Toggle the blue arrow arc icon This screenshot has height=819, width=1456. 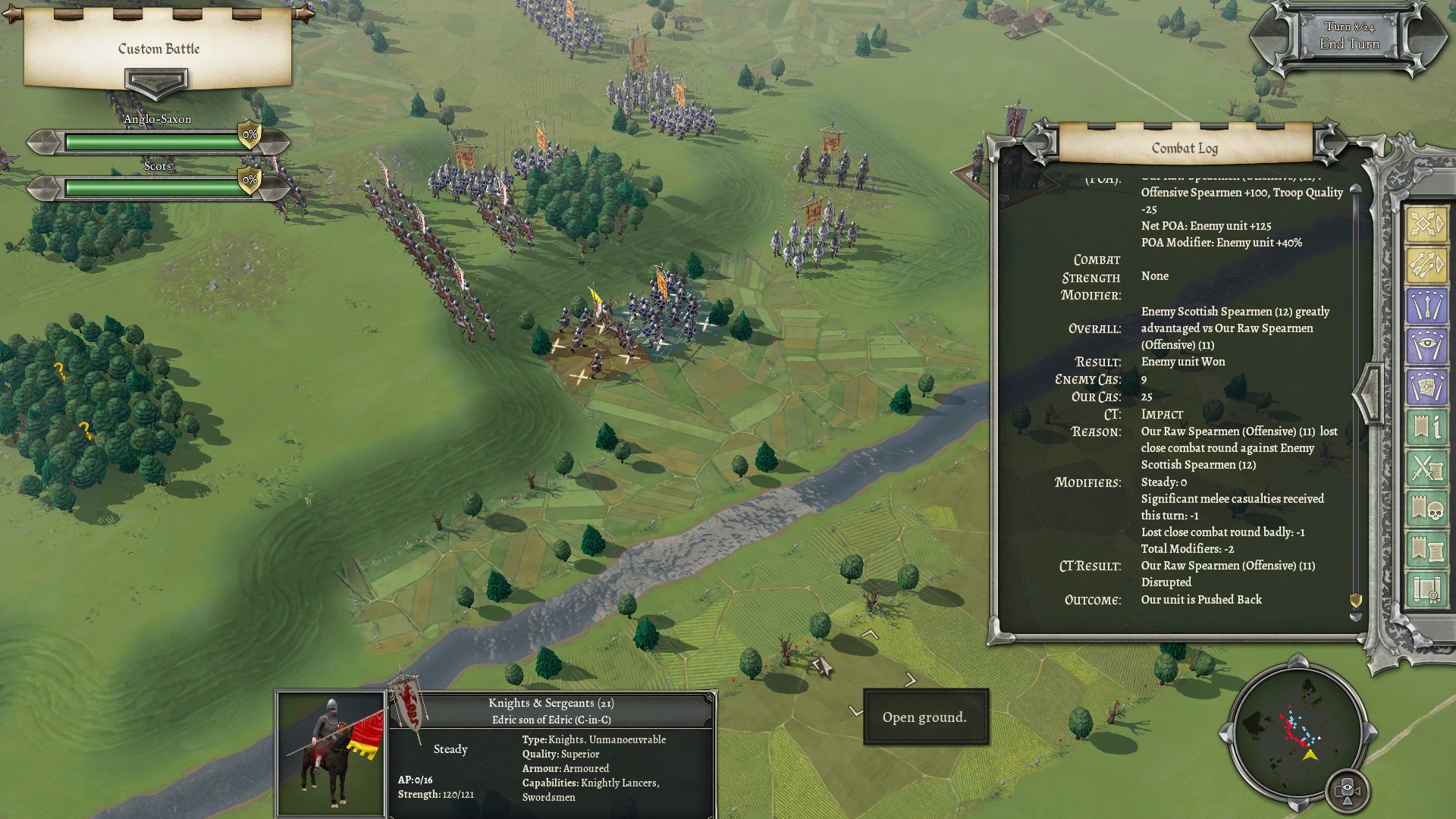point(1426,306)
